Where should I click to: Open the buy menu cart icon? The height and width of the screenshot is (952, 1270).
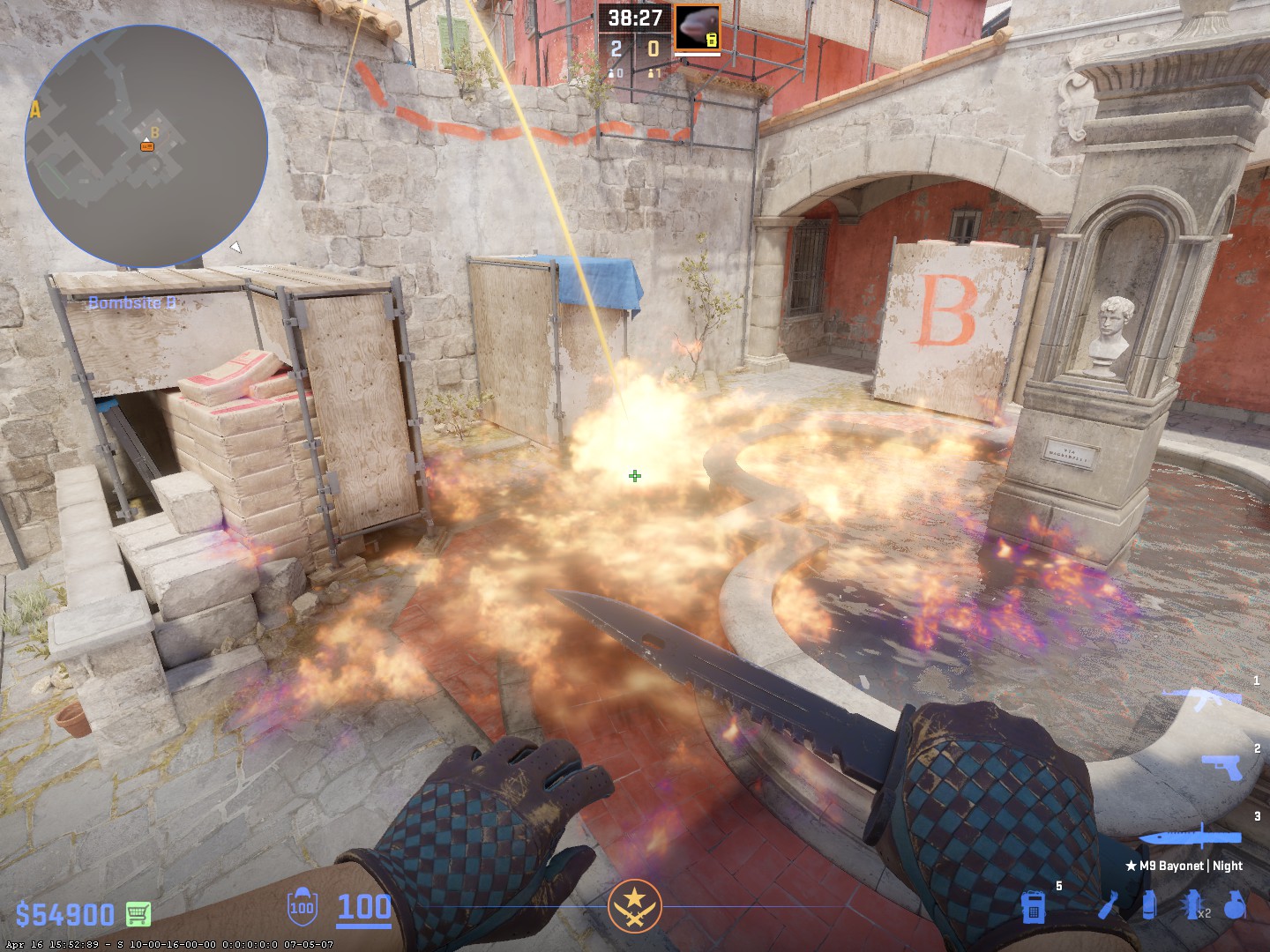[x=138, y=913]
